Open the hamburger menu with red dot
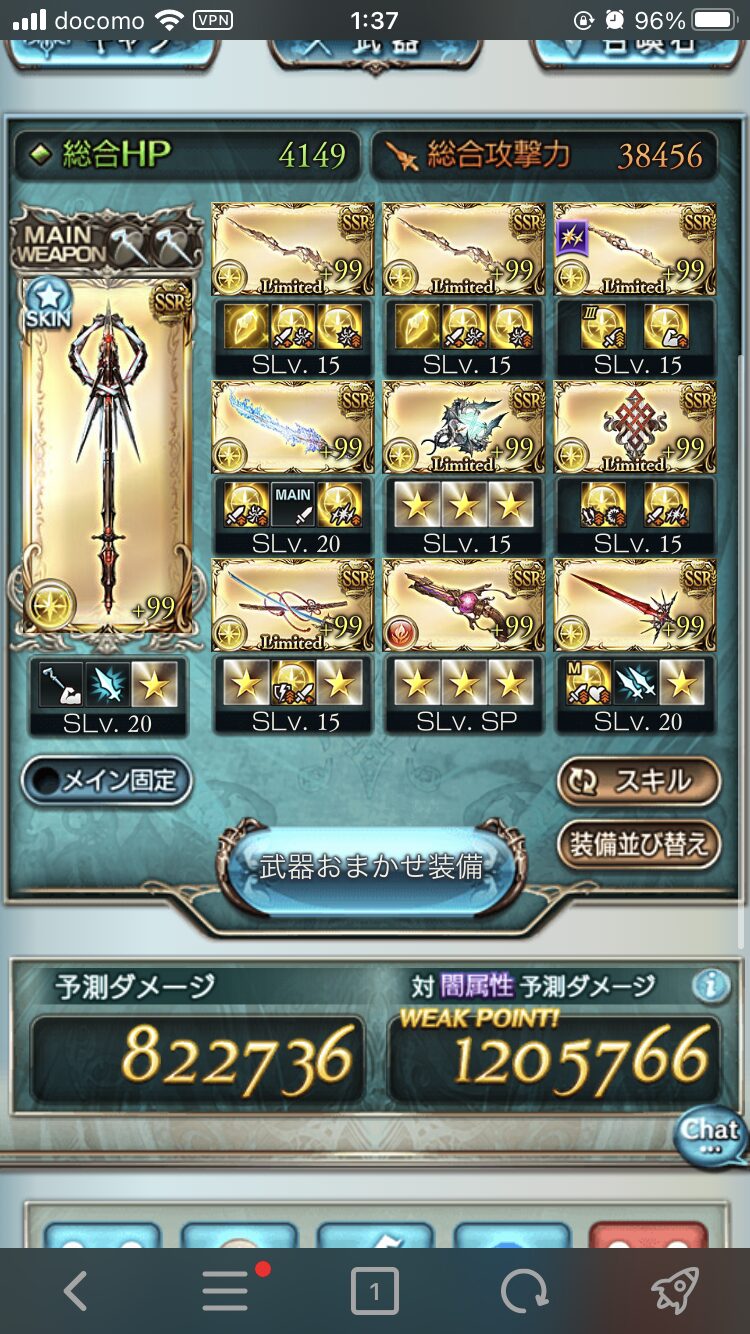The width and height of the screenshot is (750, 1334). pyautogui.click(x=226, y=1292)
